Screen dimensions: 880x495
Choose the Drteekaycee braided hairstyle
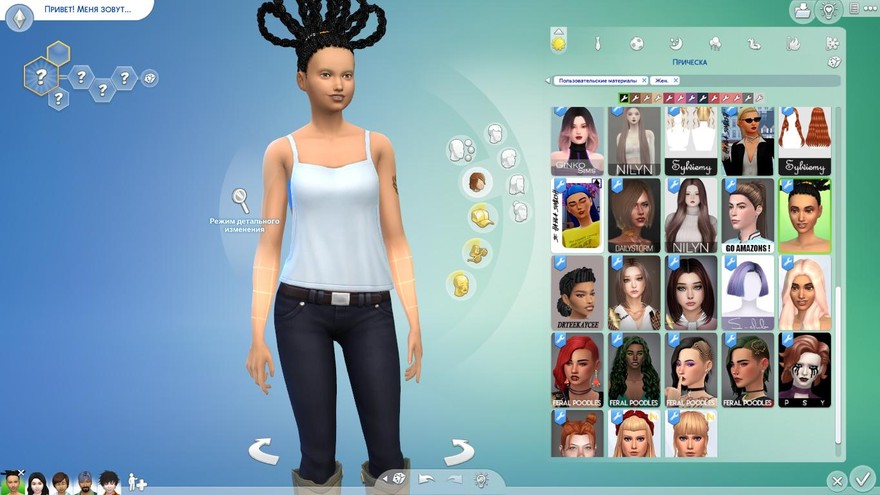click(577, 292)
